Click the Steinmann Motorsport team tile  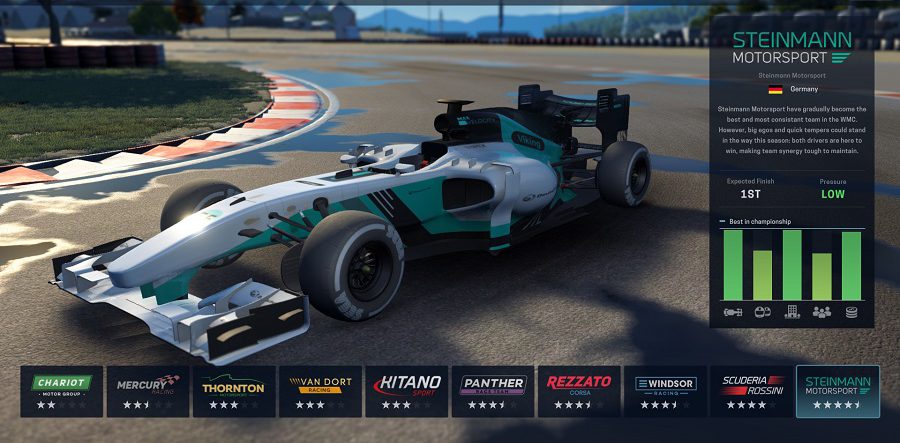click(838, 391)
